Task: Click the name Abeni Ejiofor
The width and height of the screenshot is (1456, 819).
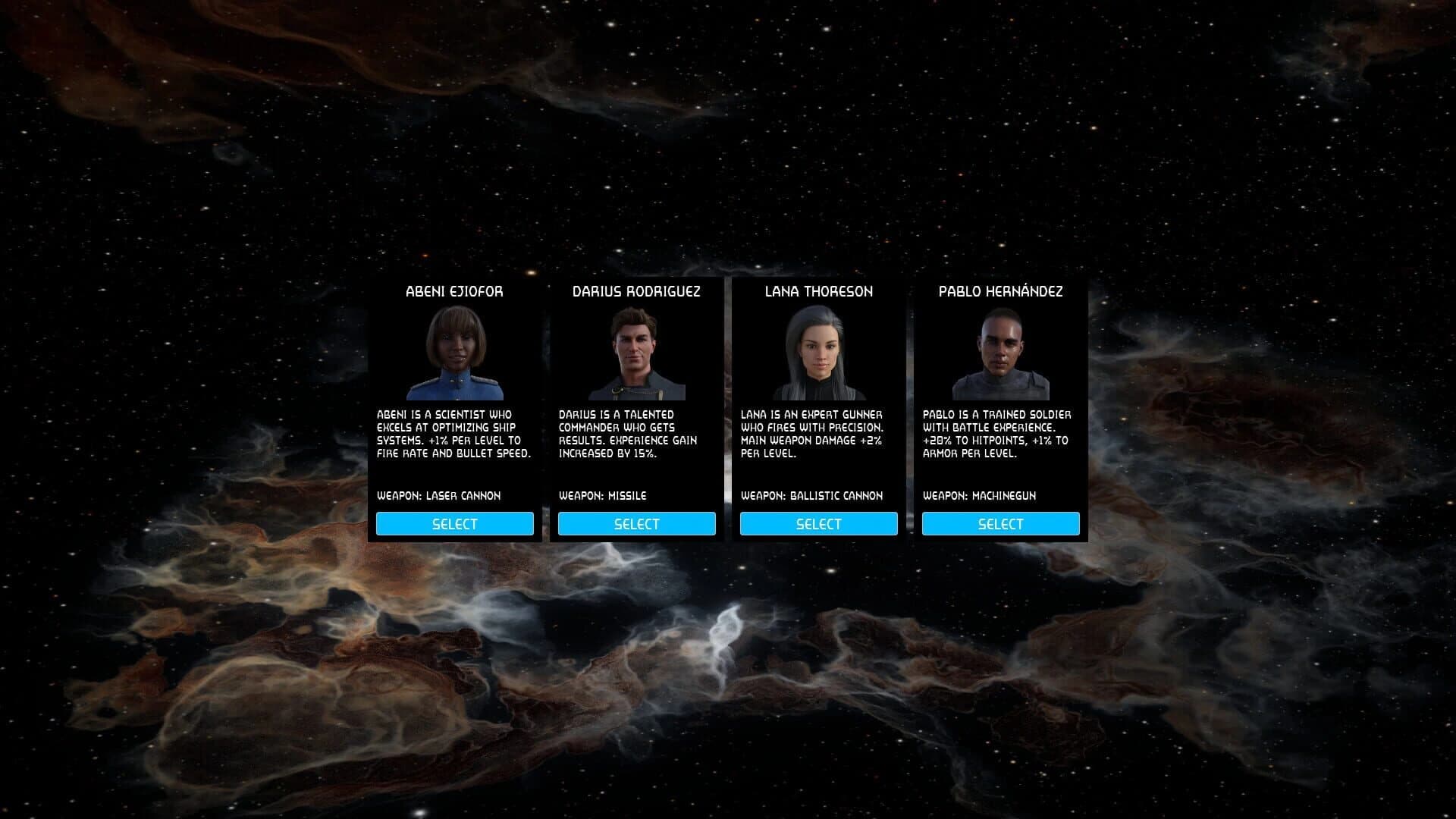Action: (x=455, y=291)
